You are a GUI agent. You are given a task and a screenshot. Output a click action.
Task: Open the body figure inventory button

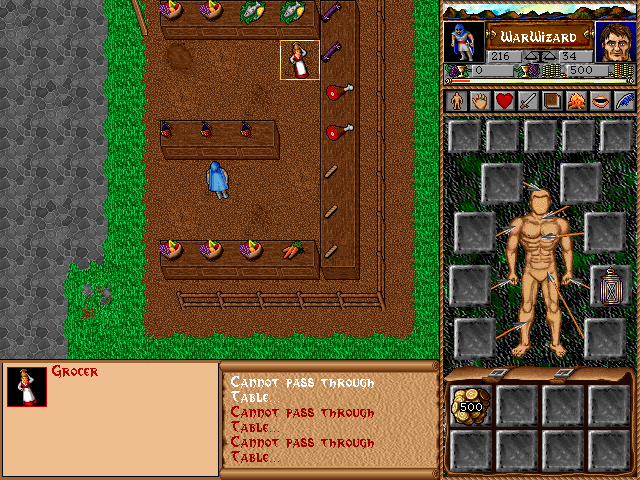tap(455, 101)
